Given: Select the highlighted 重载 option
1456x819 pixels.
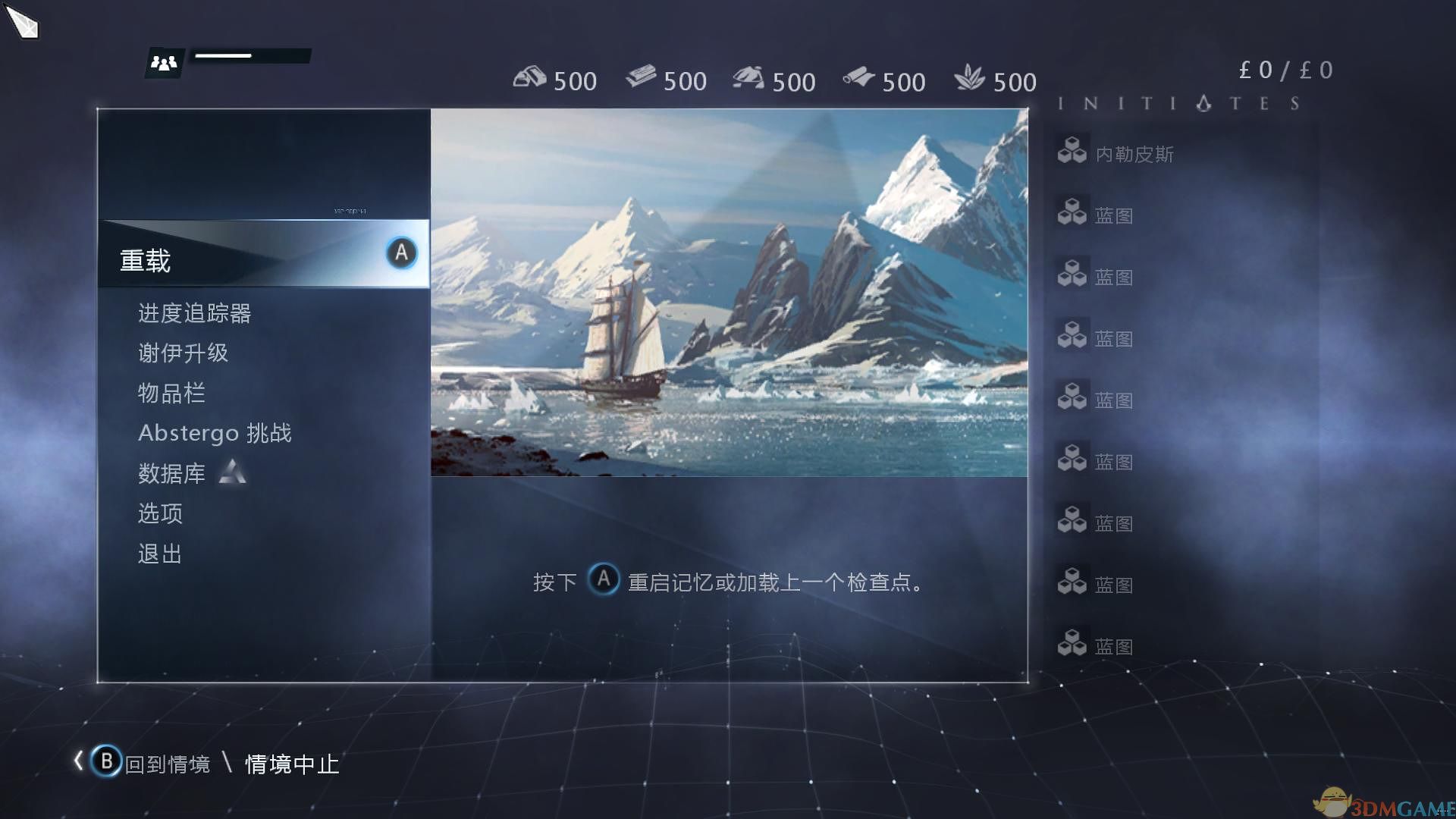Looking at the screenshot, I should tap(144, 260).
